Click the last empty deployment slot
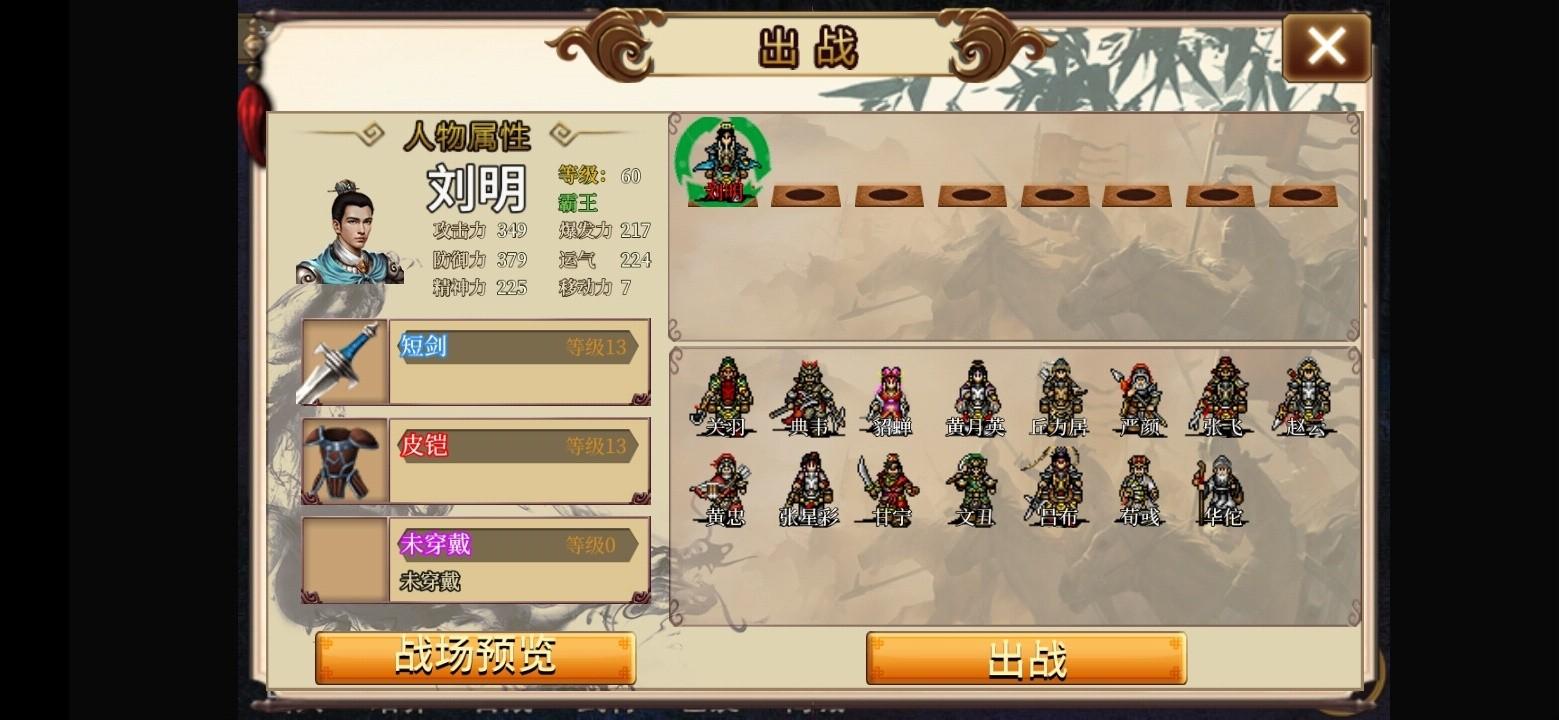 coord(1298,194)
